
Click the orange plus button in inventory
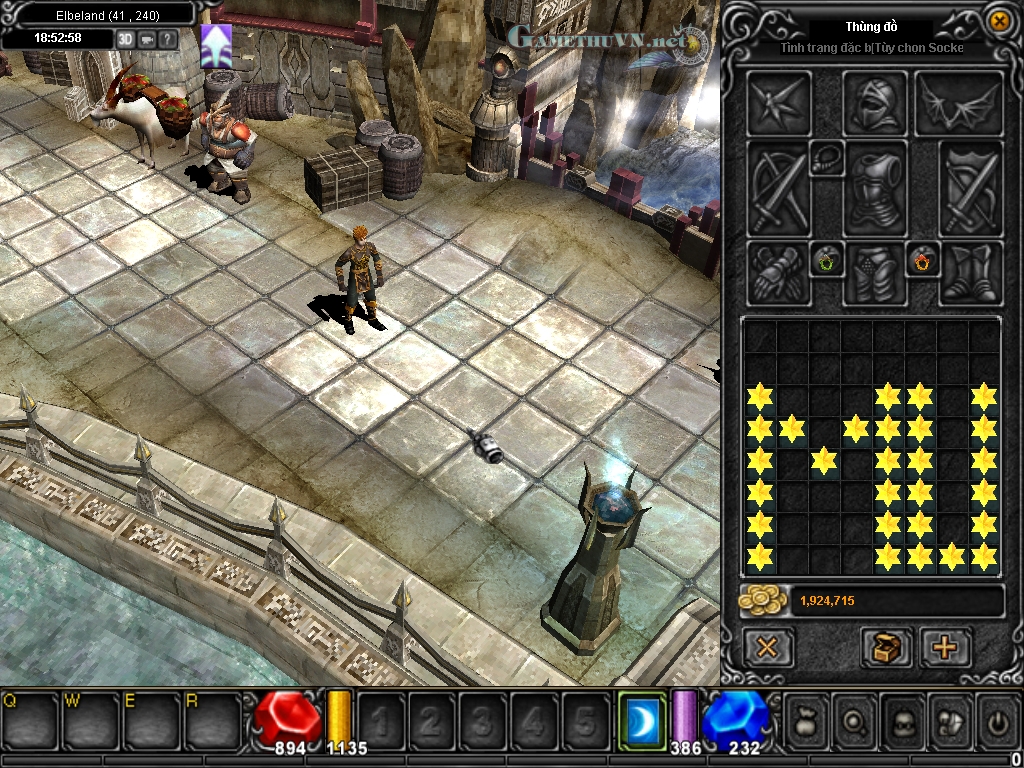click(944, 648)
